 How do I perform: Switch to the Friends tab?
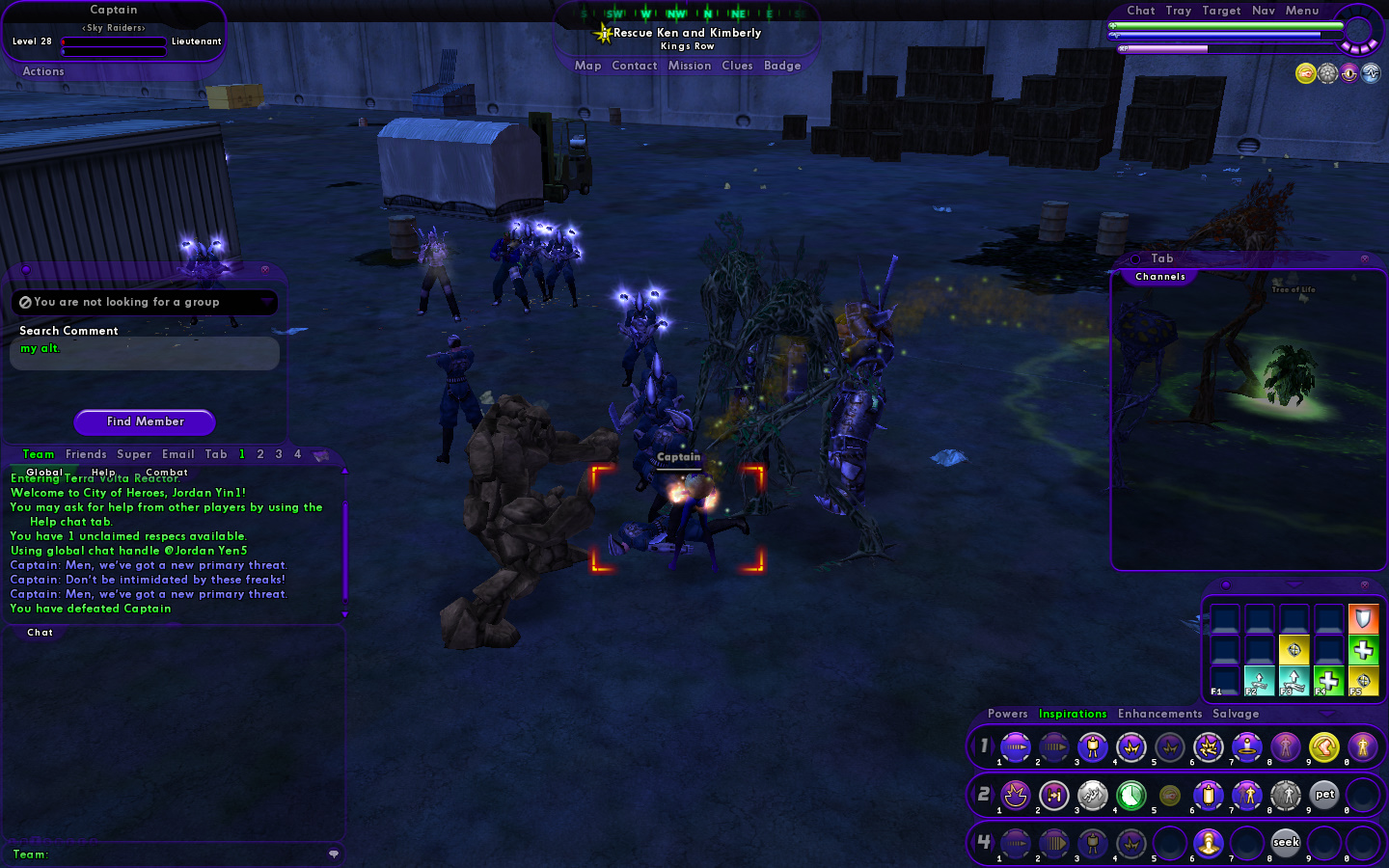click(86, 454)
